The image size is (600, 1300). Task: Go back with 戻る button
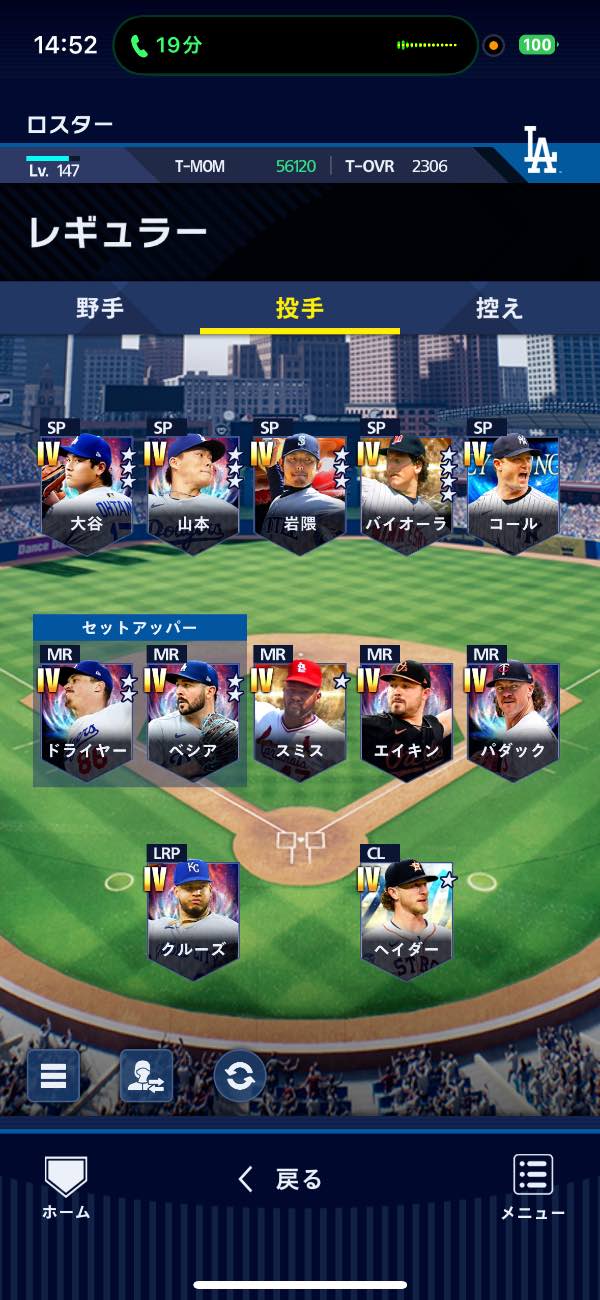281,1180
